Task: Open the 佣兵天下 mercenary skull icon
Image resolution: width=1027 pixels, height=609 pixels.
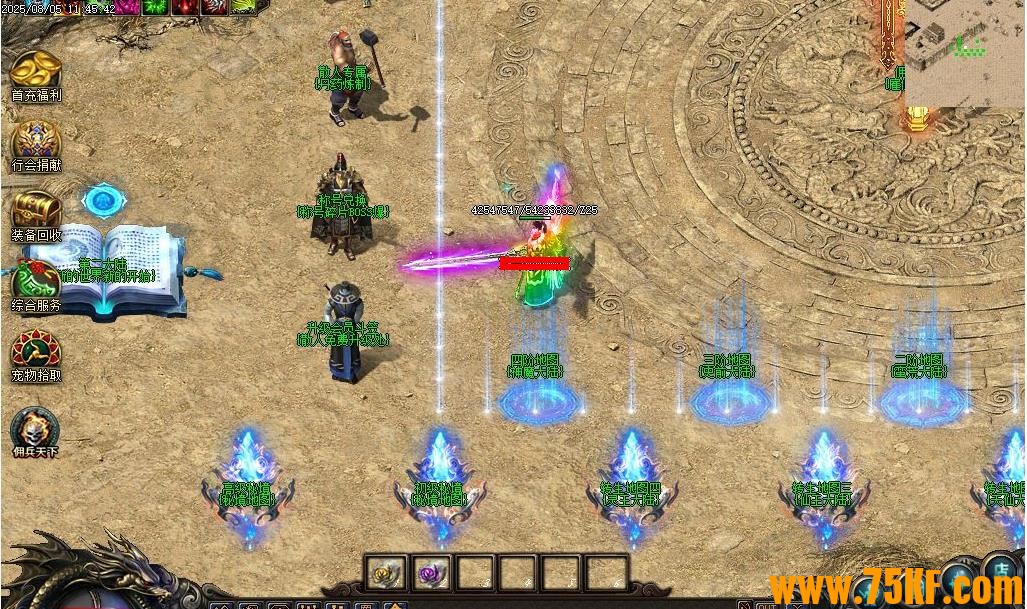Action: (x=36, y=428)
